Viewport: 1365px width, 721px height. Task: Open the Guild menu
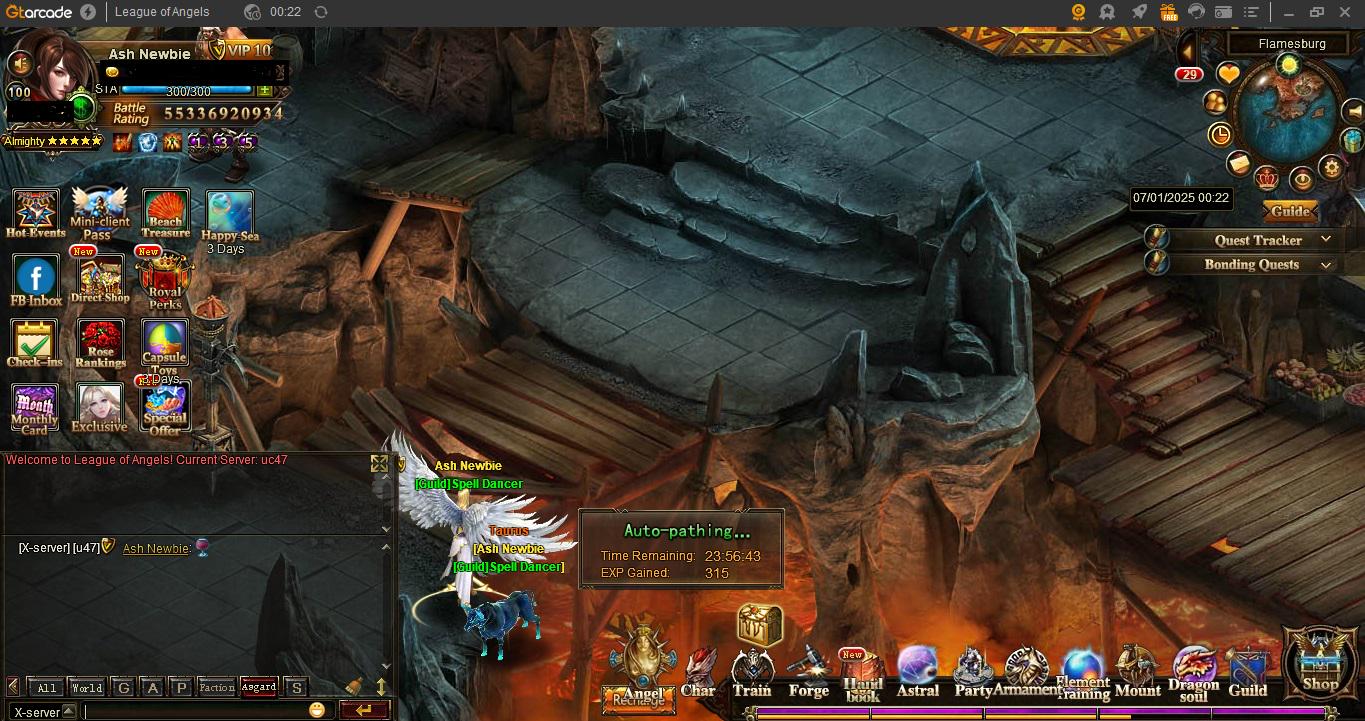[1248, 672]
